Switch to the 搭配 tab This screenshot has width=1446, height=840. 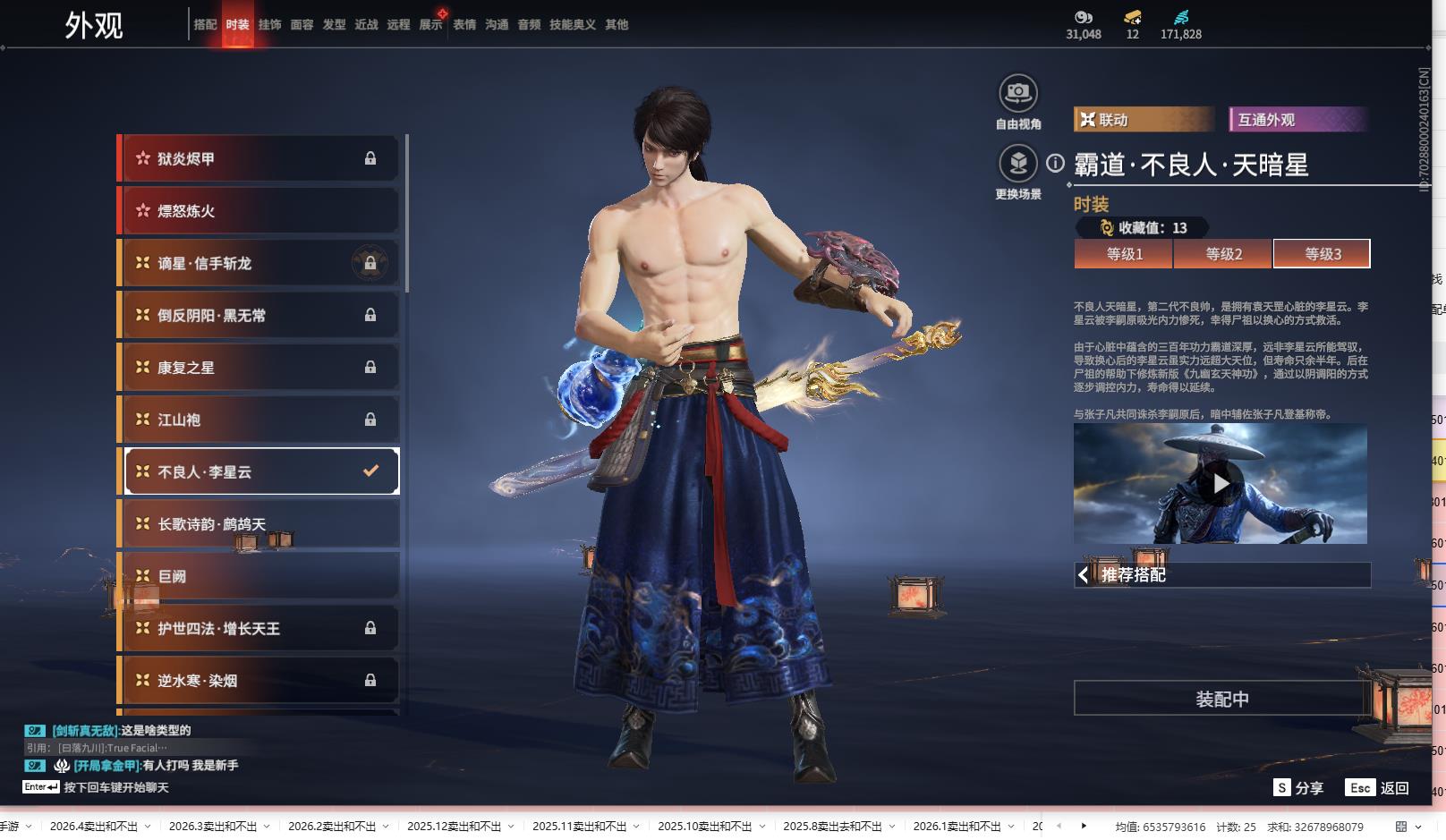pos(205,25)
